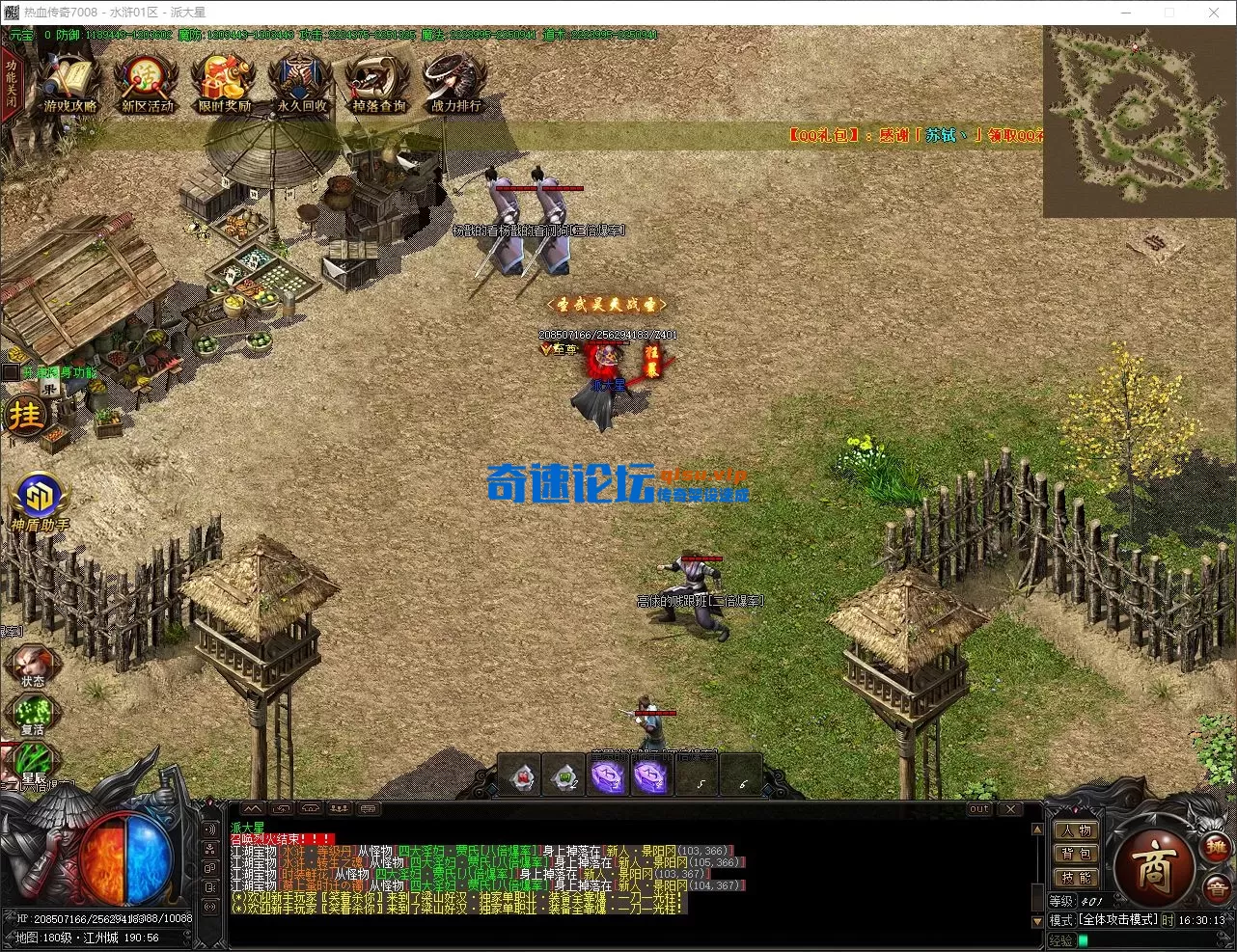Image resolution: width=1237 pixels, height=952 pixels.
Task: Pop out chat using the out button
Action: pyautogui.click(x=978, y=808)
